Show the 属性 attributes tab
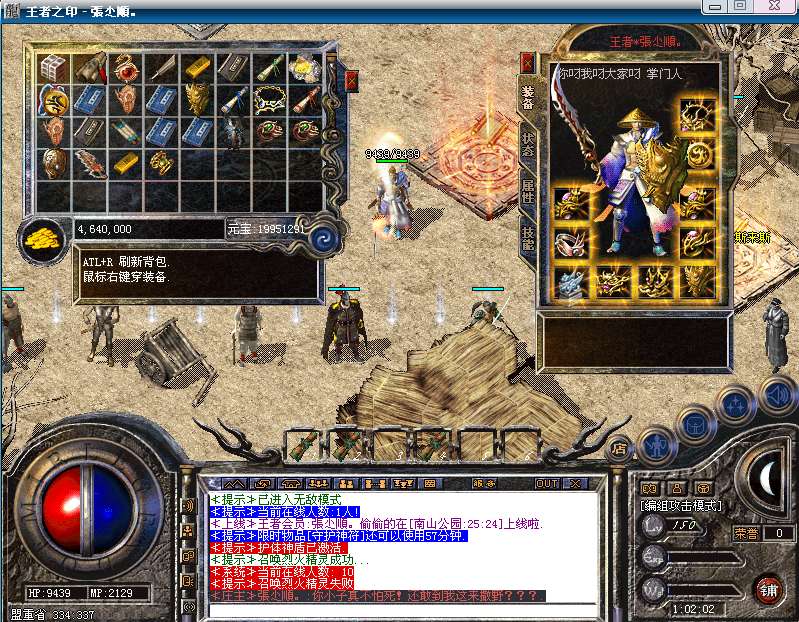The width and height of the screenshot is (799, 622). tap(528, 191)
